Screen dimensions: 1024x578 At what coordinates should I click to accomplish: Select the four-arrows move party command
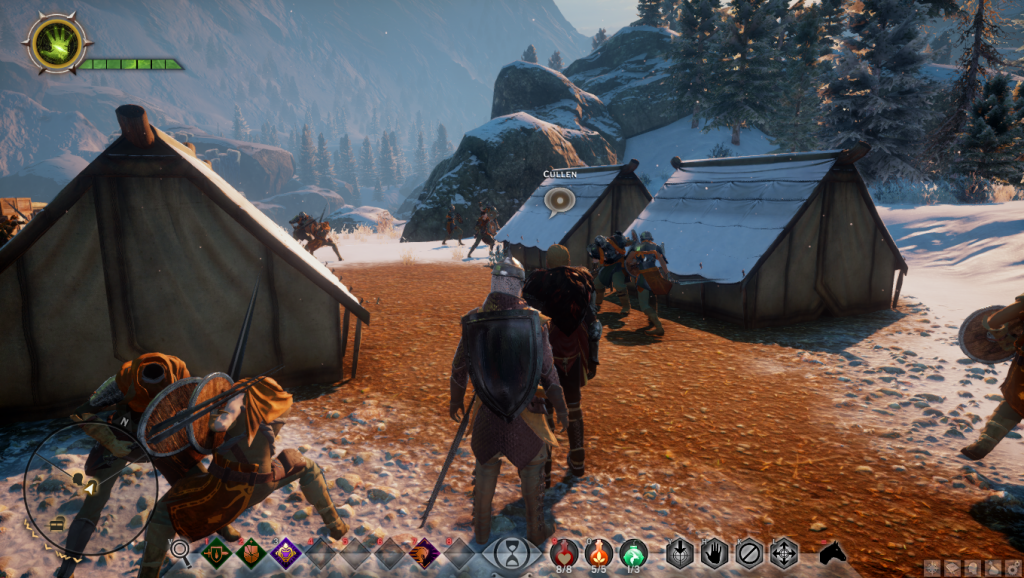(783, 552)
